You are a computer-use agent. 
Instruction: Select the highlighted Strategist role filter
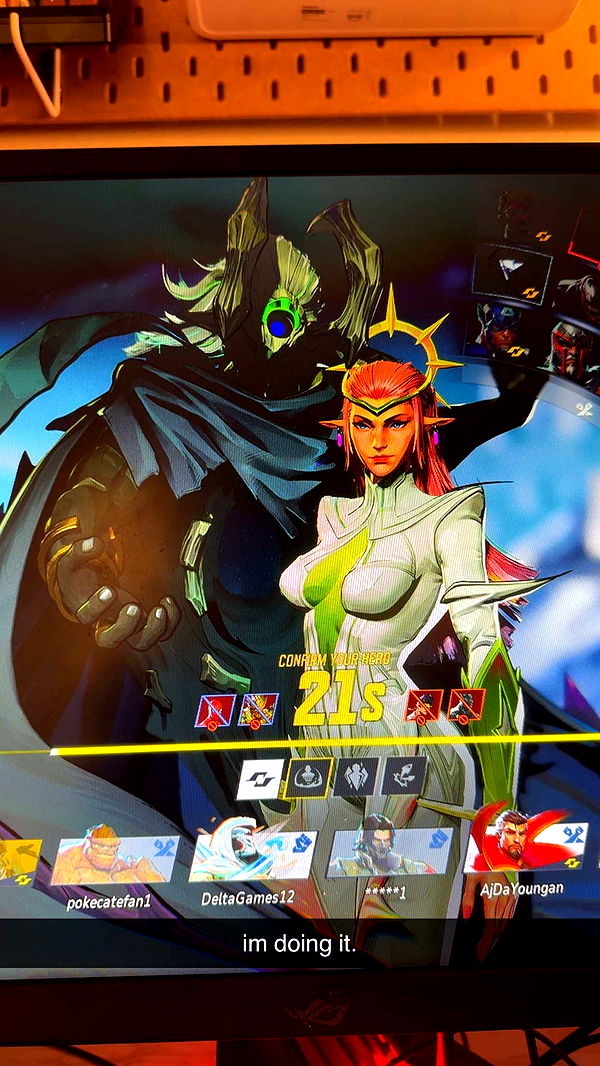point(307,777)
